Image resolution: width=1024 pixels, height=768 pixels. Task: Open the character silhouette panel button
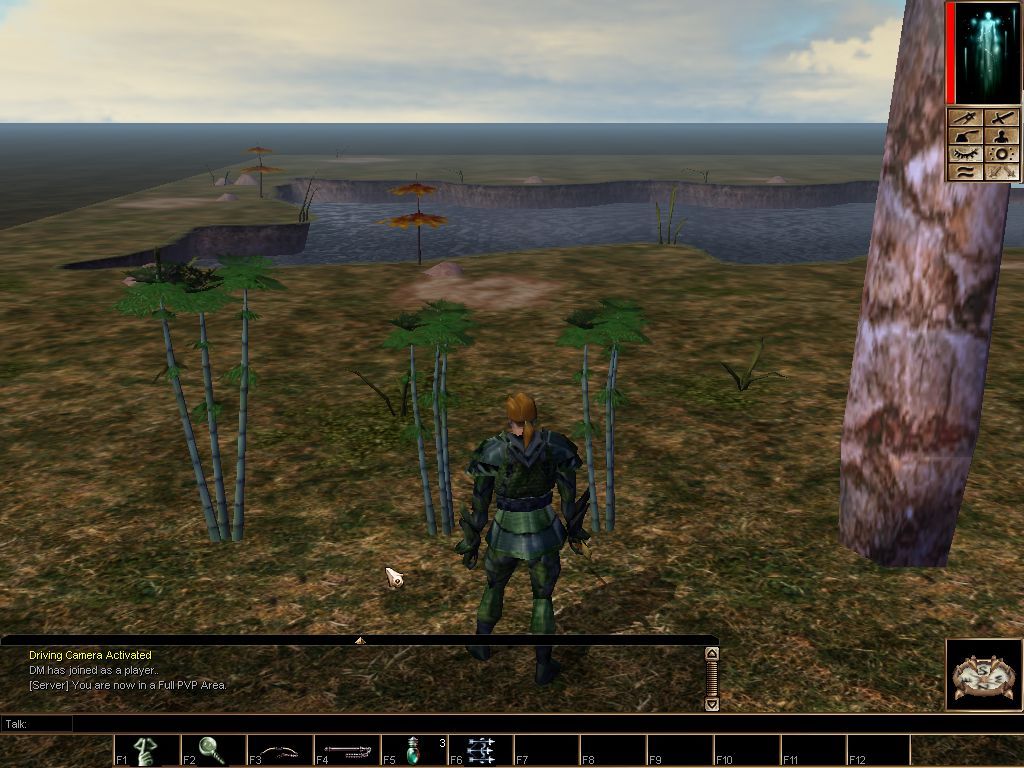1002,136
